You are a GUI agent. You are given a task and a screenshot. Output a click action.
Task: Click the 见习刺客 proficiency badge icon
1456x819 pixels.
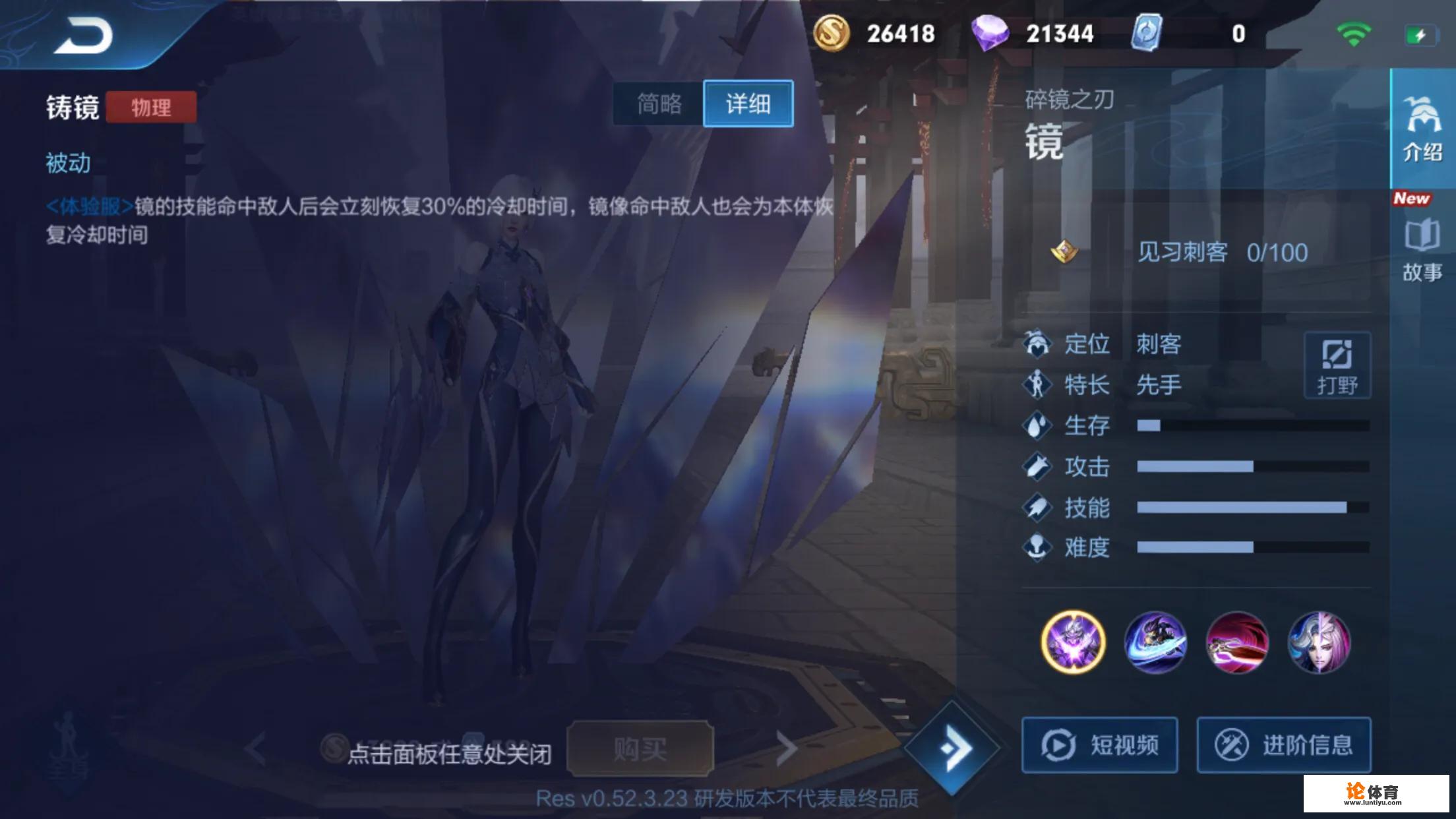(1063, 252)
